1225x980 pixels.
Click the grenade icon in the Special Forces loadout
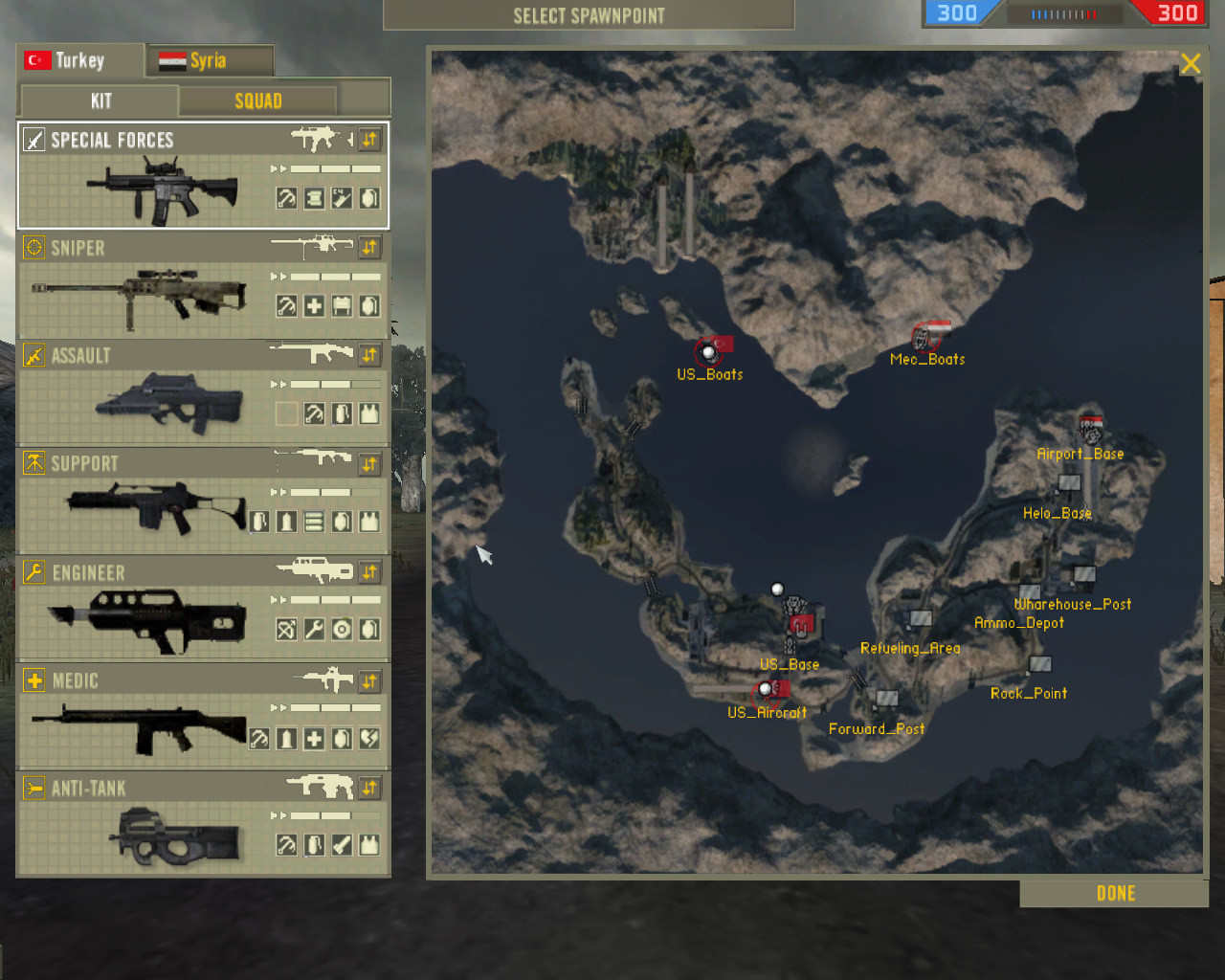click(x=371, y=198)
